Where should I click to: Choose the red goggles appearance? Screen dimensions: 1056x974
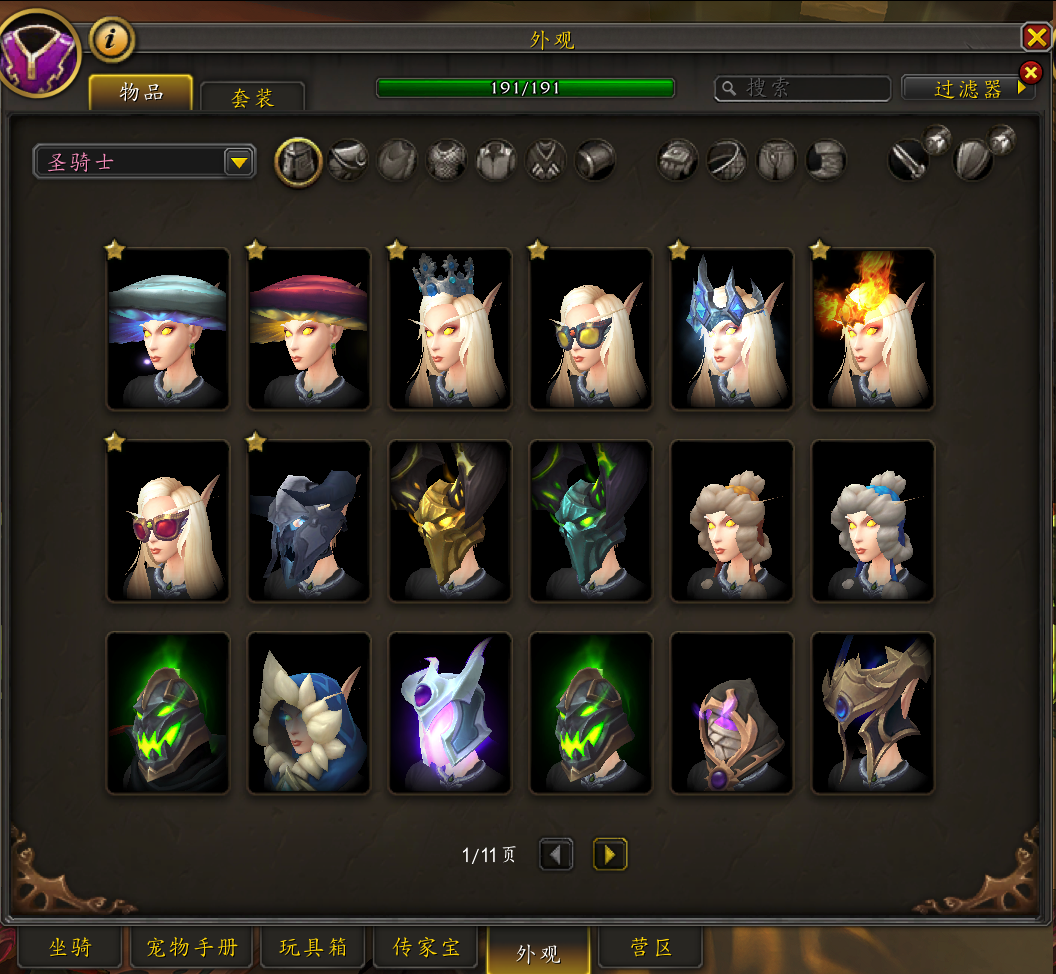[x=168, y=521]
